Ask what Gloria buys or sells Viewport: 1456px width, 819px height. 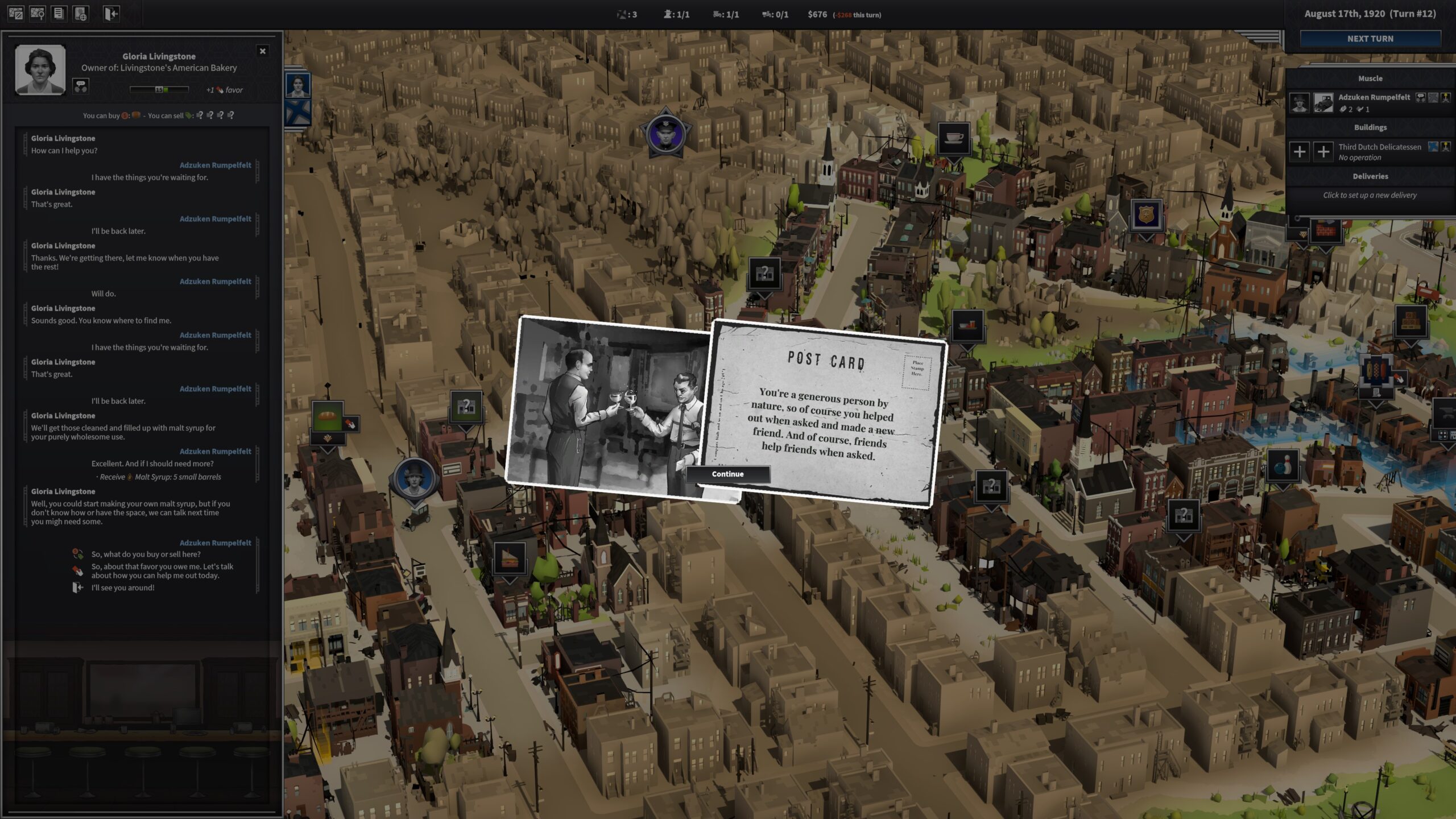[x=146, y=554]
